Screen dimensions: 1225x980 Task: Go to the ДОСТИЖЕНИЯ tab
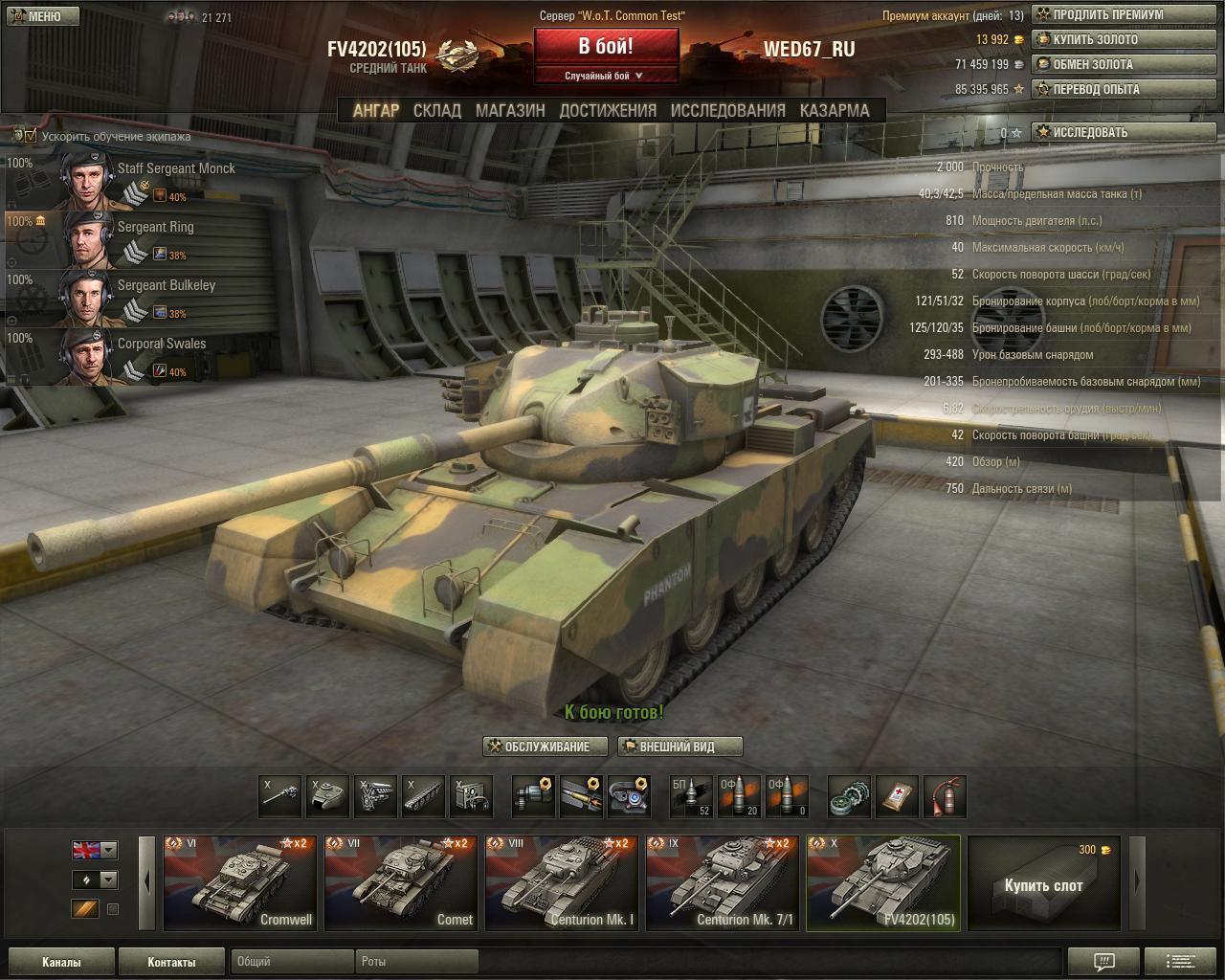608,110
